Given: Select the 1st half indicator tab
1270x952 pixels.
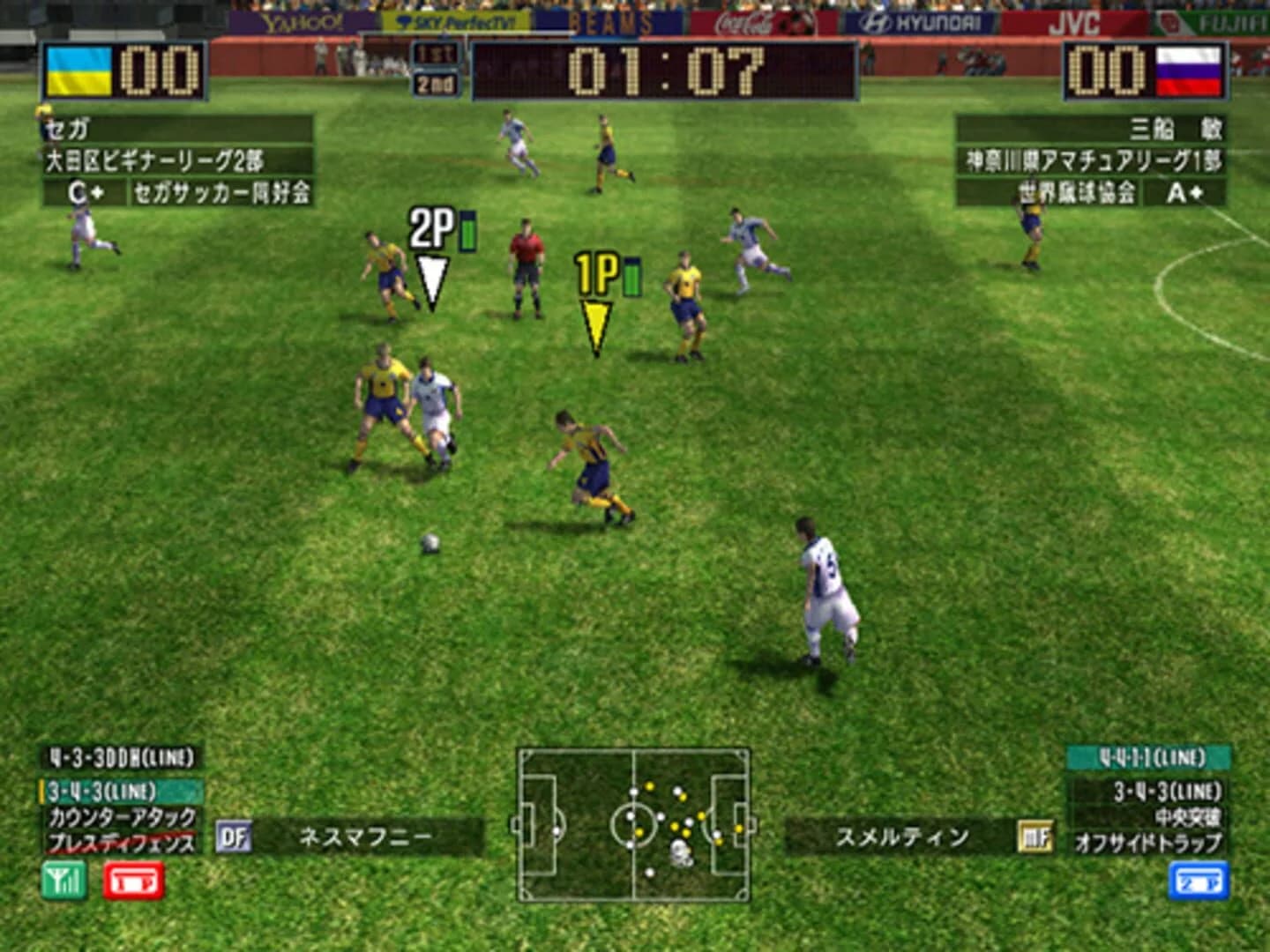Looking at the screenshot, I should [x=437, y=55].
